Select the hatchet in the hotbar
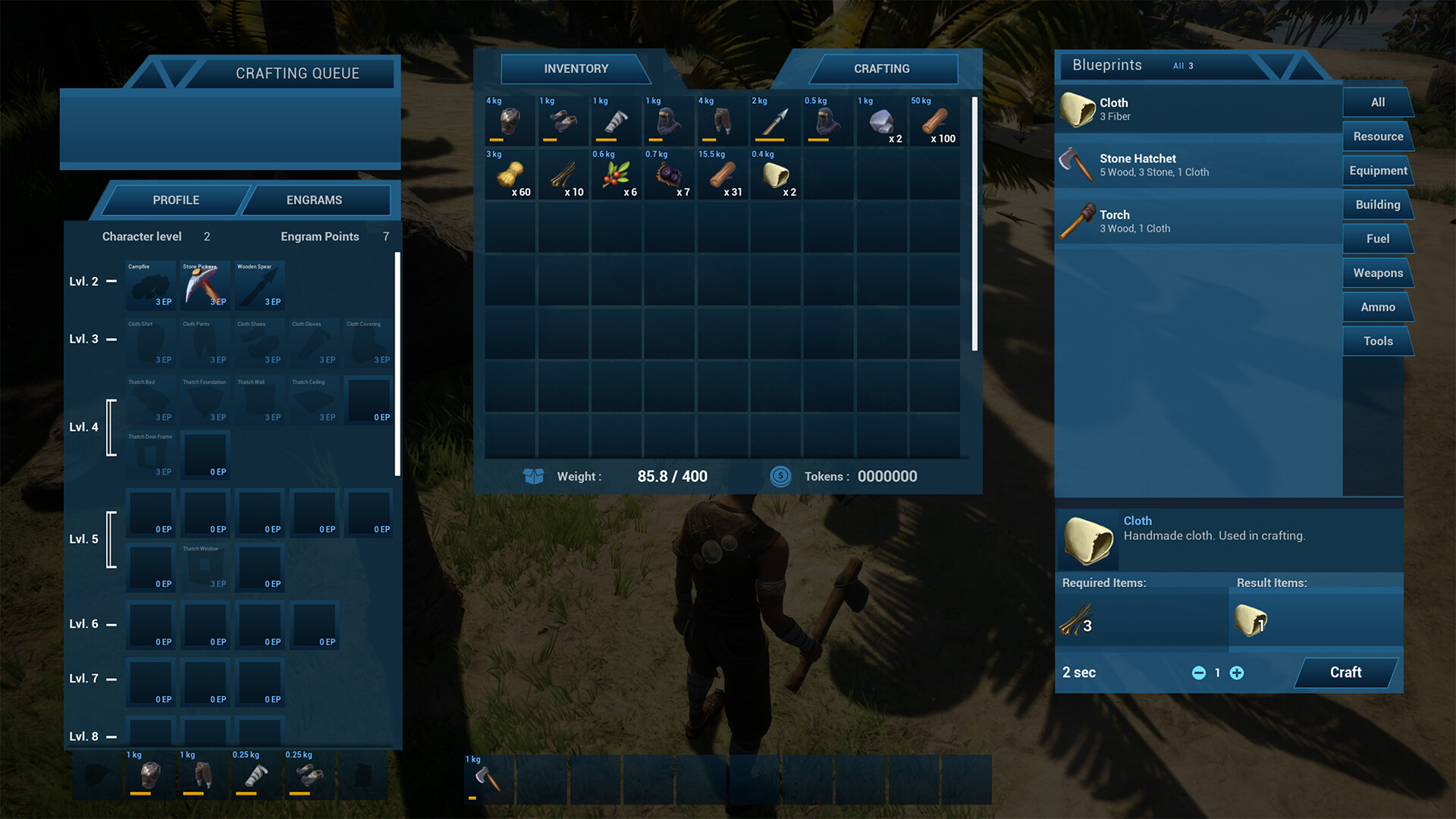 click(488, 779)
